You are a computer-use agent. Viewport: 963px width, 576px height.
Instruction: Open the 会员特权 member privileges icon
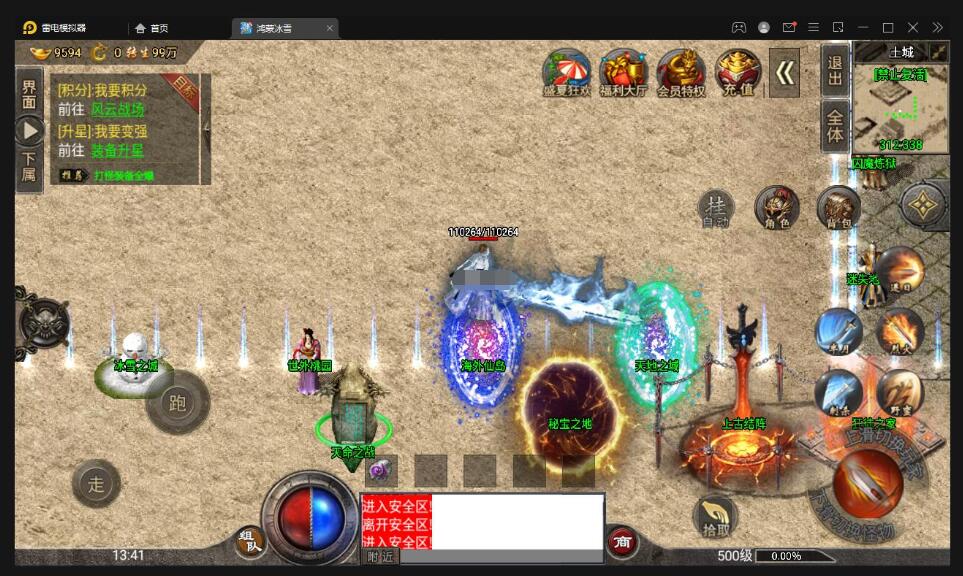(x=681, y=73)
